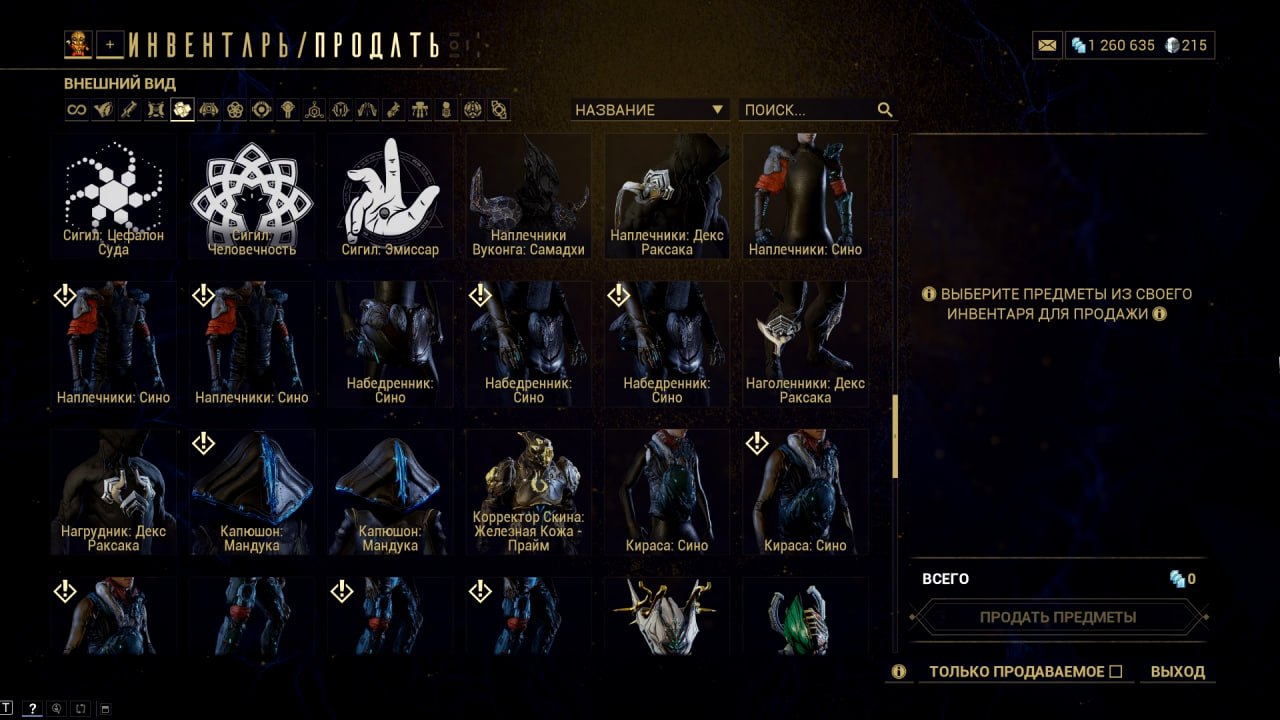Viewport: 1280px width, 720px height.
Task: Switch to the rifle weapons category tab
Action: [129, 110]
